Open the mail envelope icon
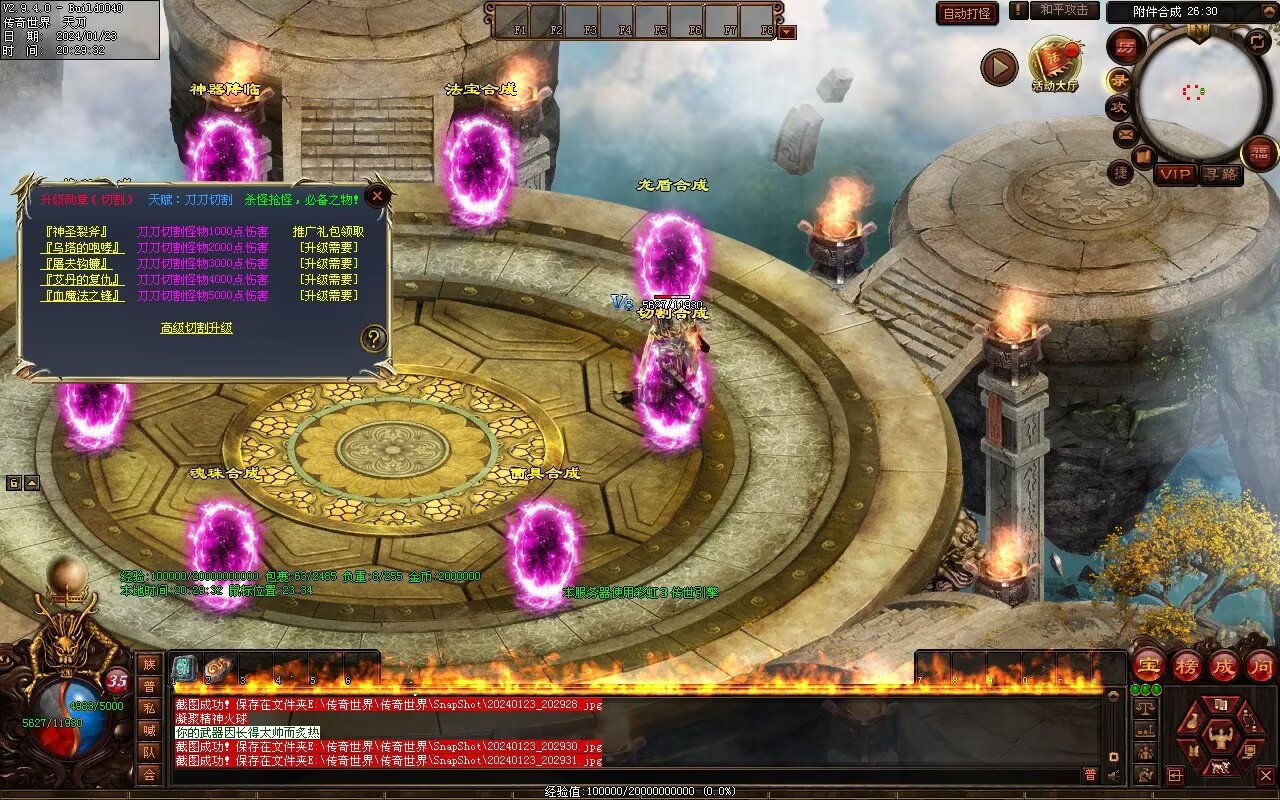 [1125, 133]
